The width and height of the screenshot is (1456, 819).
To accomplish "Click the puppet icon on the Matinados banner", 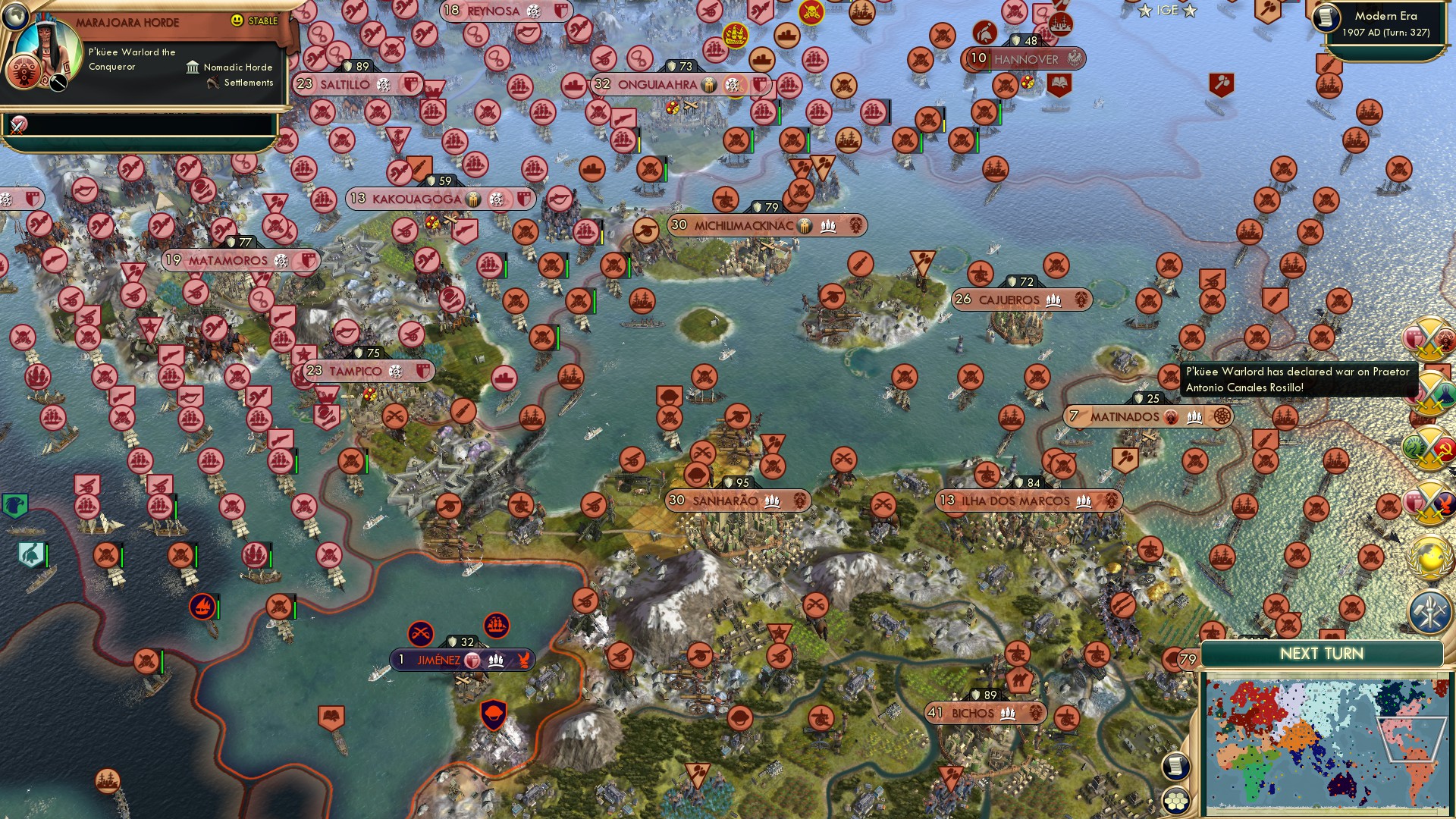I will pos(1171,417).
